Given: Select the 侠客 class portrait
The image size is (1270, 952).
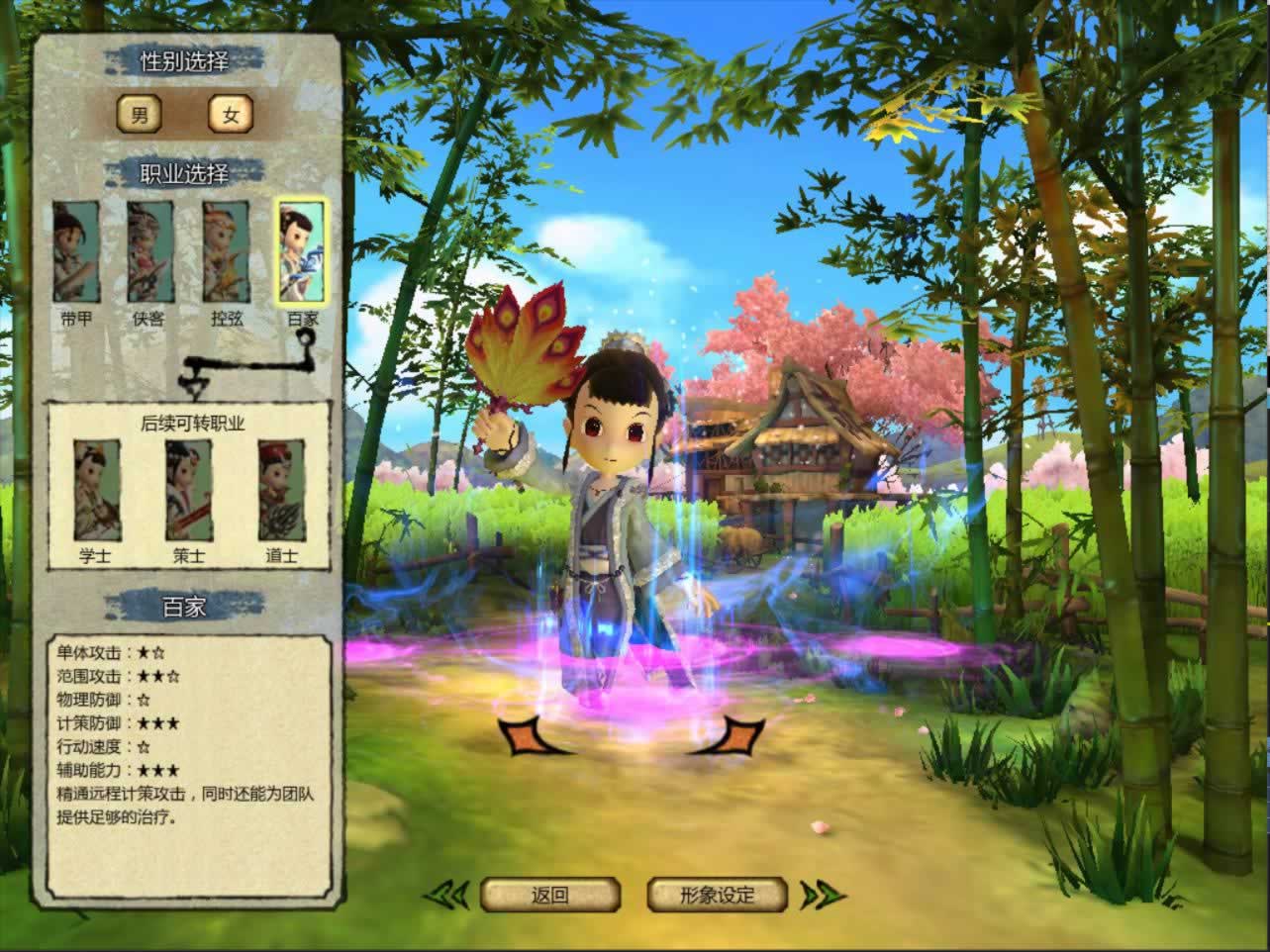Looking at the screenshot, I should click(150, 252).
